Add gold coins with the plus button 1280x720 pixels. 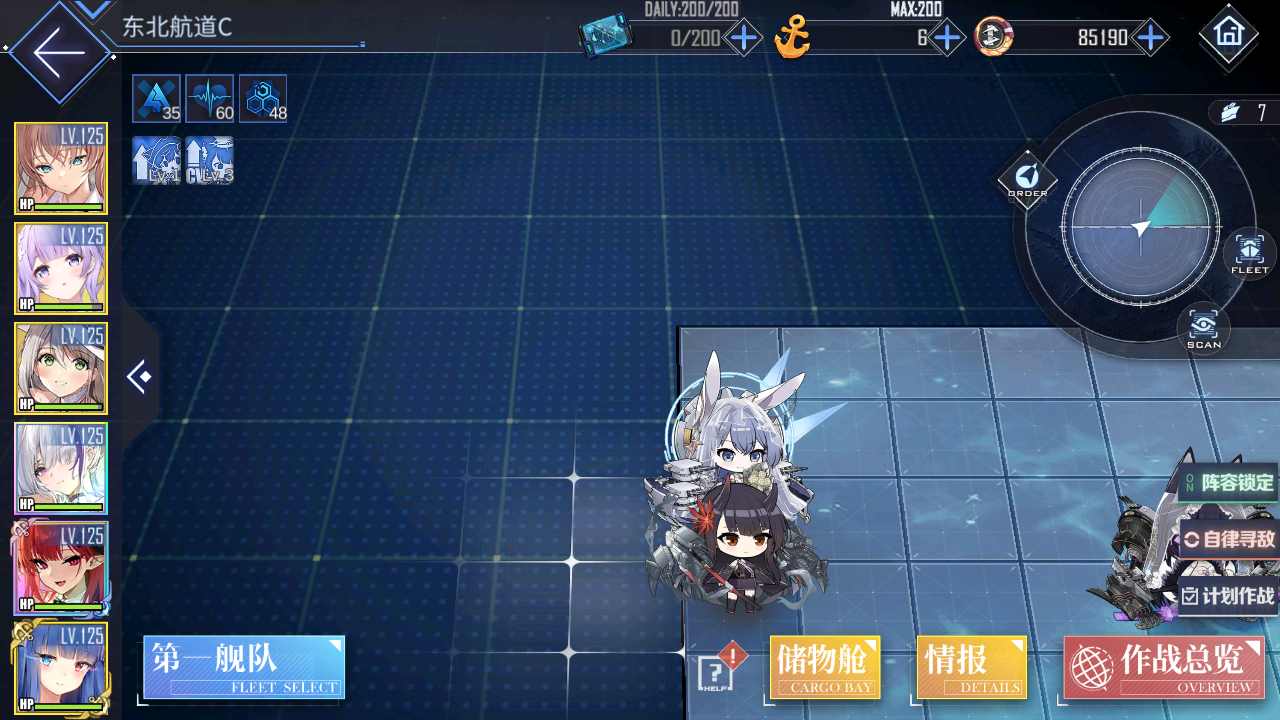[x=1152, y=39]
